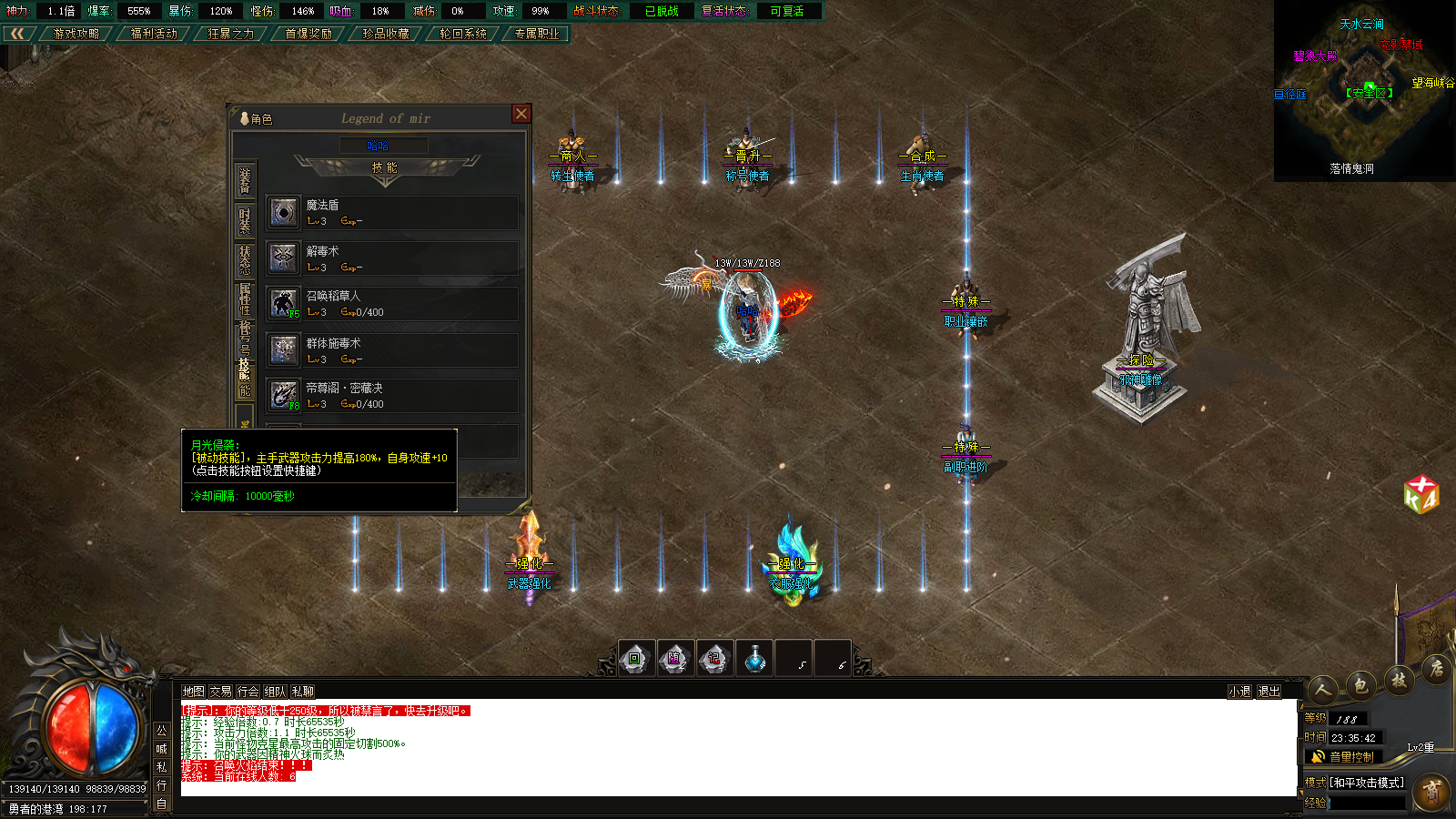
Task: Use the blue potion in the hotbar
Action: (x=754, y=659)
